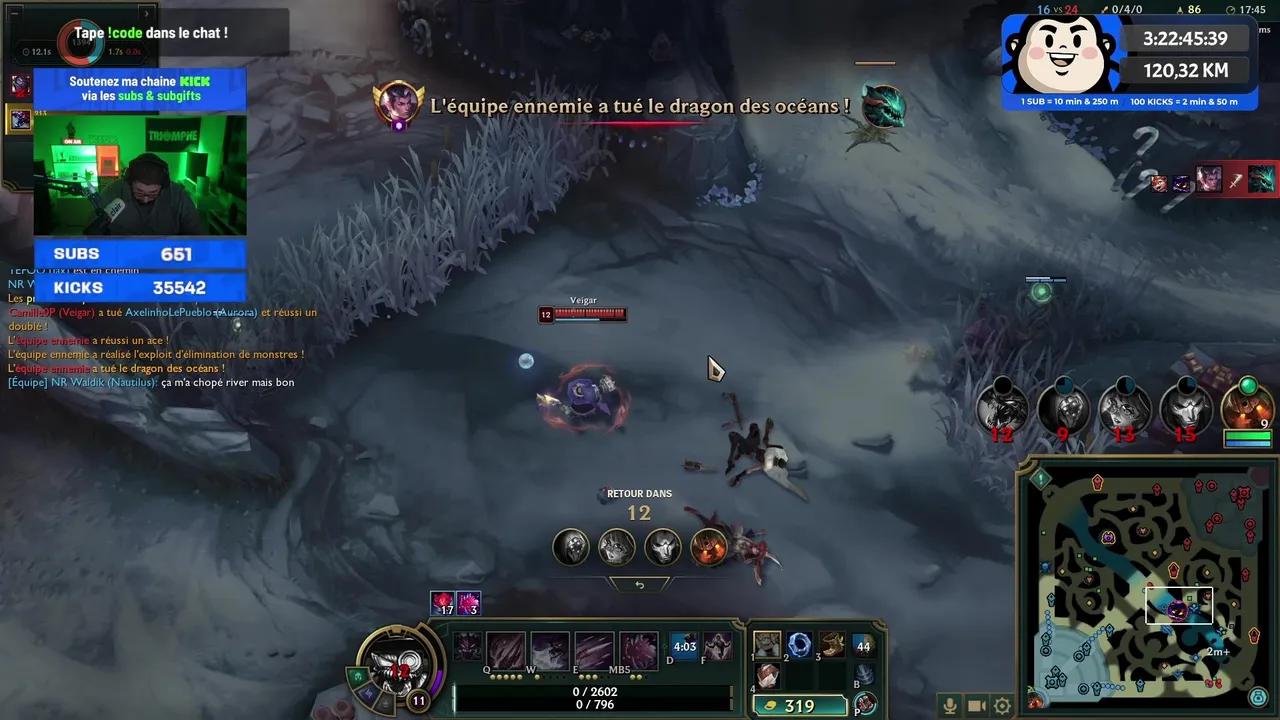The width and height of the screenshot is (1280, 720).
Task: Select Nautilus portrait in the spectate row
Action: 570,547
